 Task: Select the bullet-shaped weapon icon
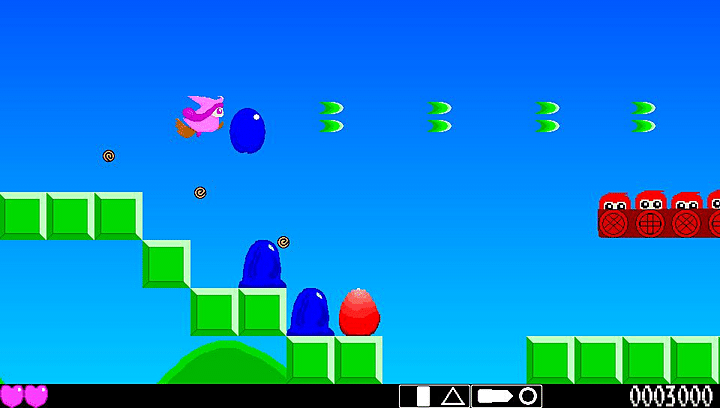[494, 396]
